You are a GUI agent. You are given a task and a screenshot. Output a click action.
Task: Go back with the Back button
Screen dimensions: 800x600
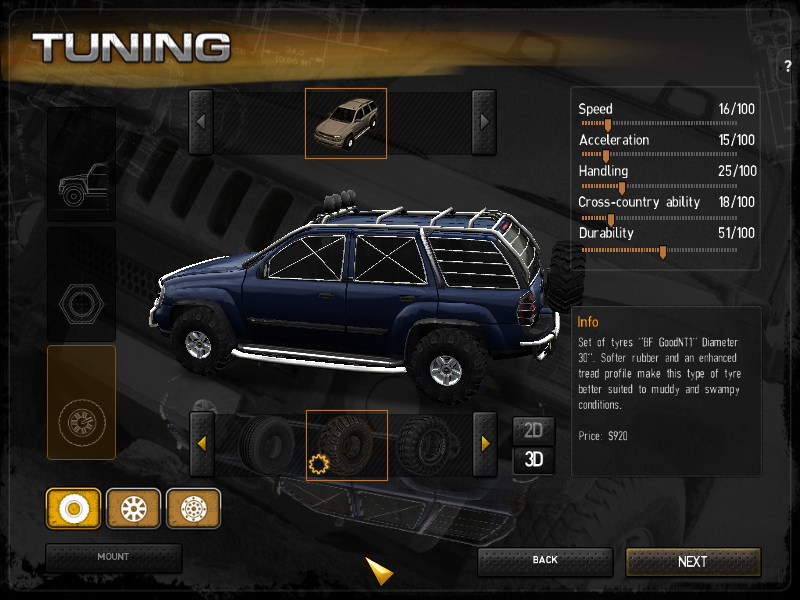pyautogui.click(x=545, y=560)
